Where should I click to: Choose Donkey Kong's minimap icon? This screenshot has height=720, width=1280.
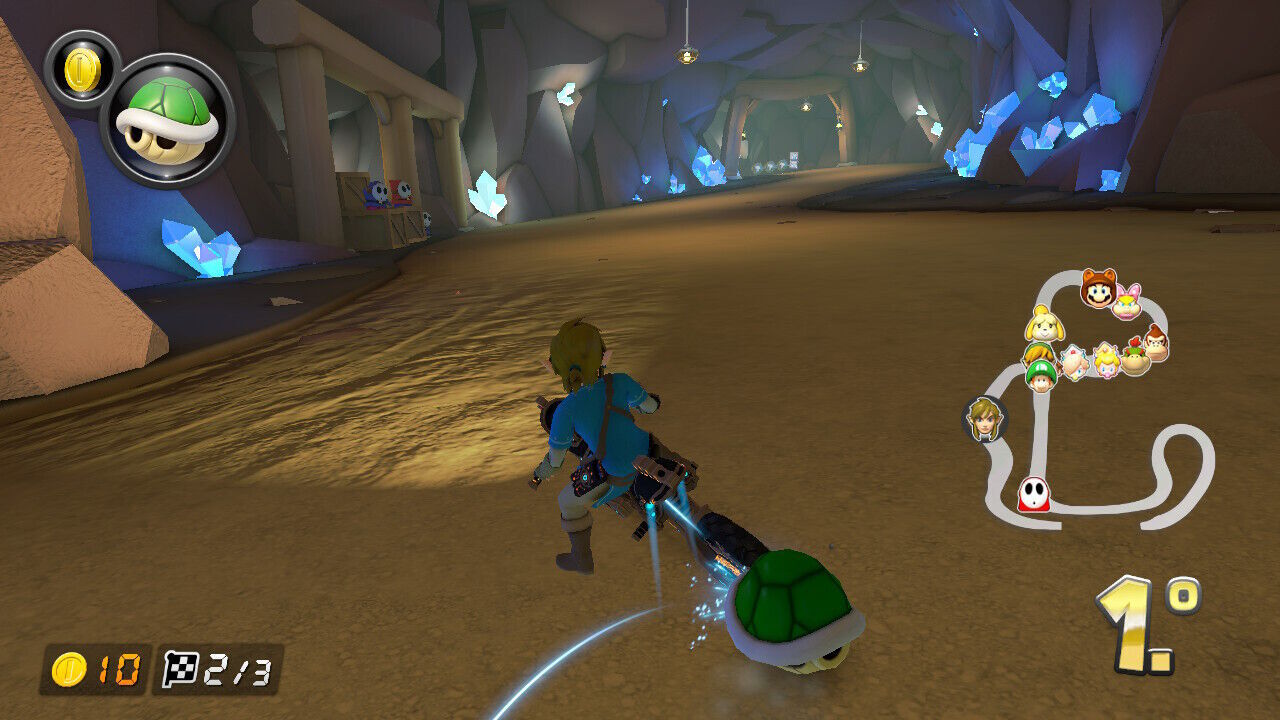click(1155, 341)
